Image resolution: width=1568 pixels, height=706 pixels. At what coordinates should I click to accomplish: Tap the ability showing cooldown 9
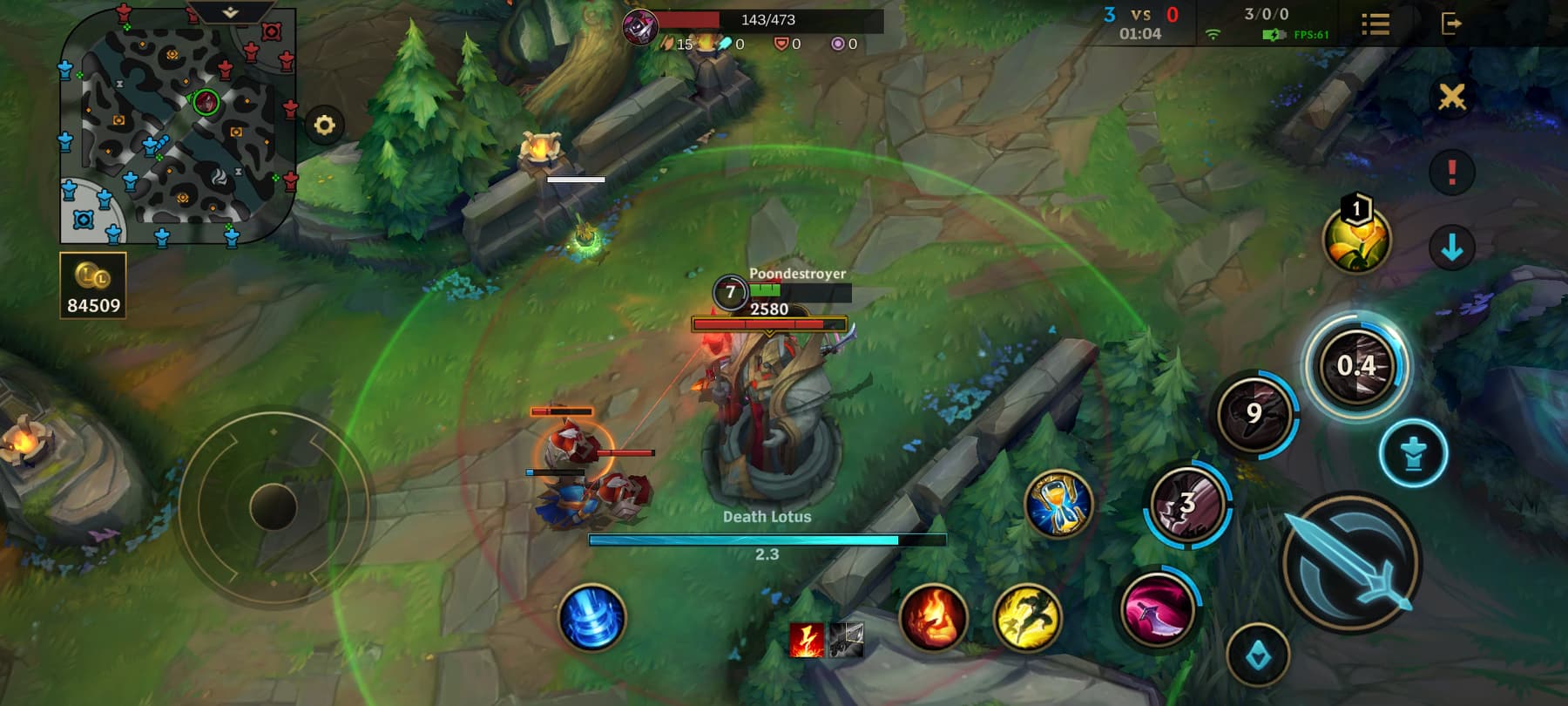(x=1254, y=412)
